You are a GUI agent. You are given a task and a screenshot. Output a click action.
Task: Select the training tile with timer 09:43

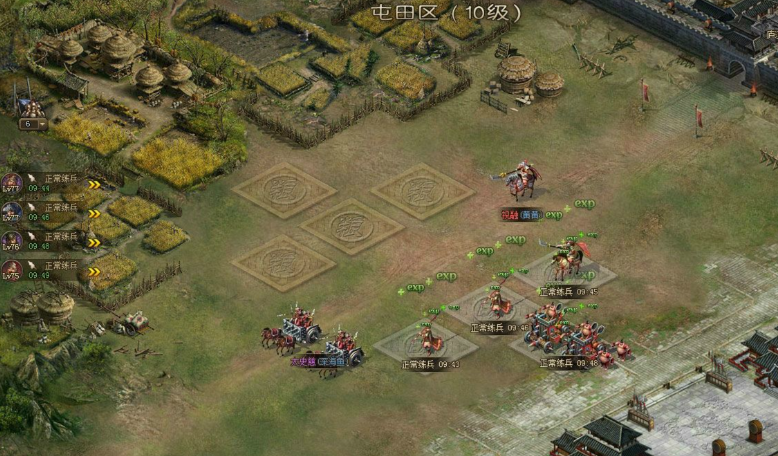[x=421, y=343]
